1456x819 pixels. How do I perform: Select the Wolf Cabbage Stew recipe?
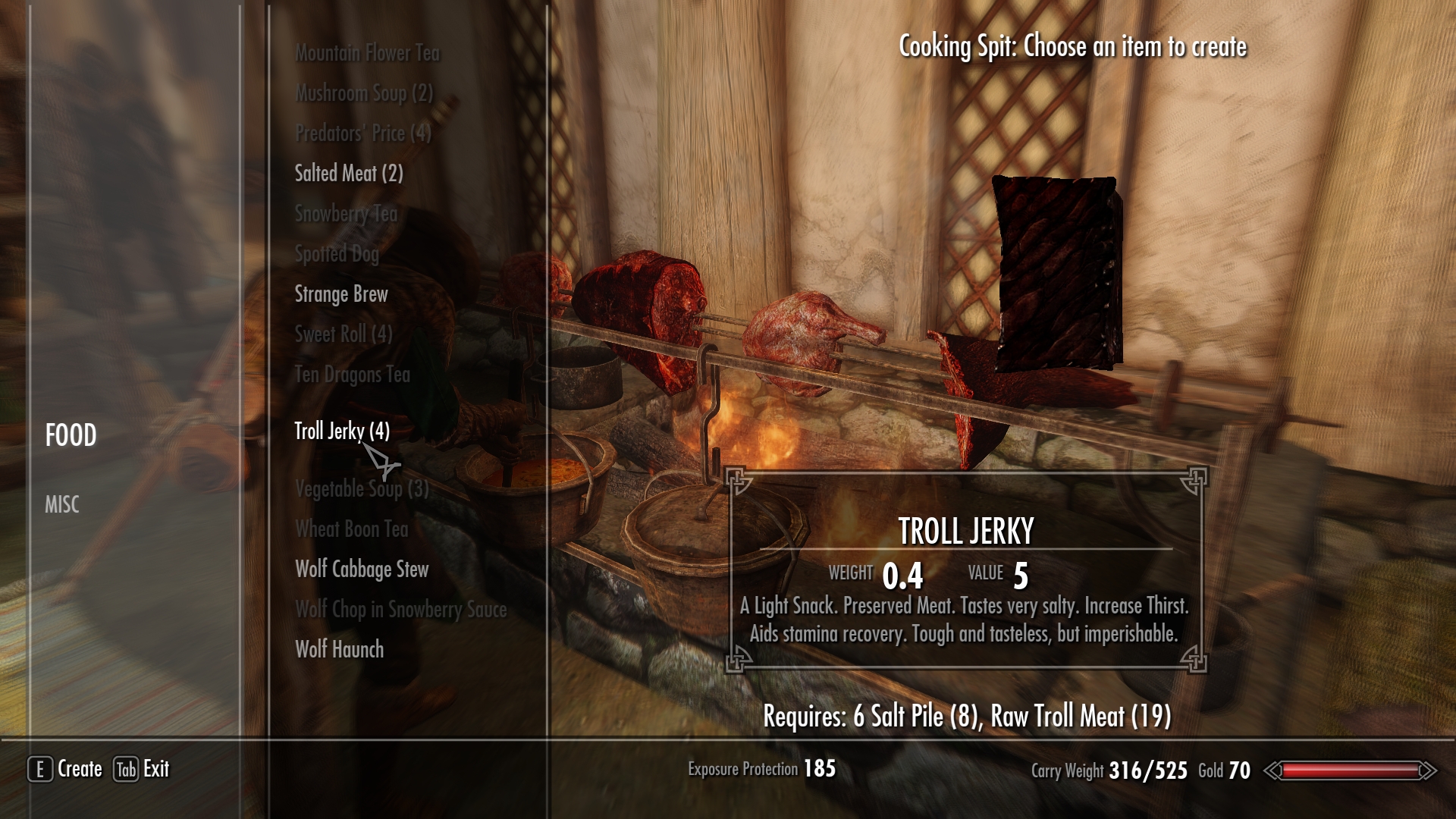(362, 570)
